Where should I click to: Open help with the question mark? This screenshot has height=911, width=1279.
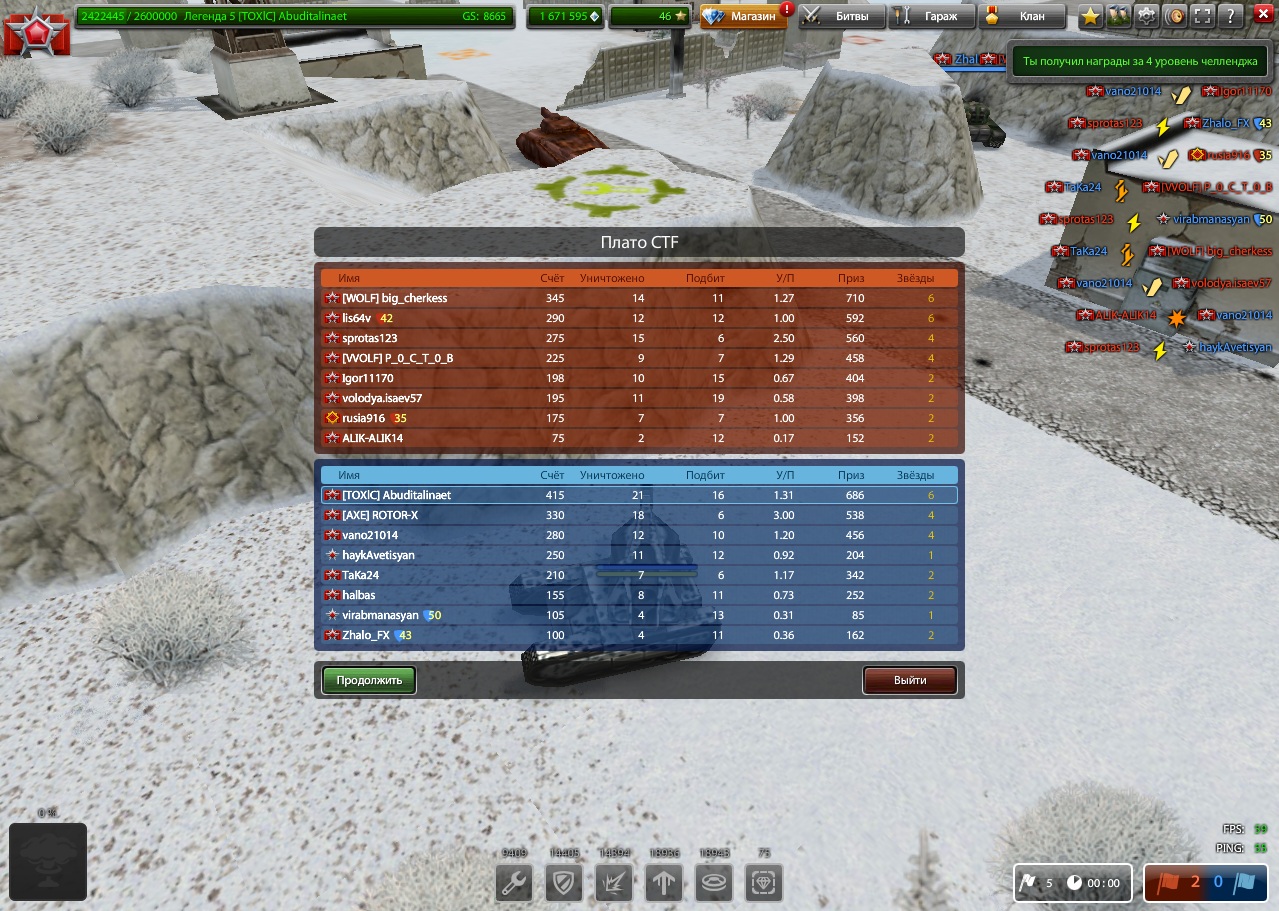click(x=1231, y=16)
